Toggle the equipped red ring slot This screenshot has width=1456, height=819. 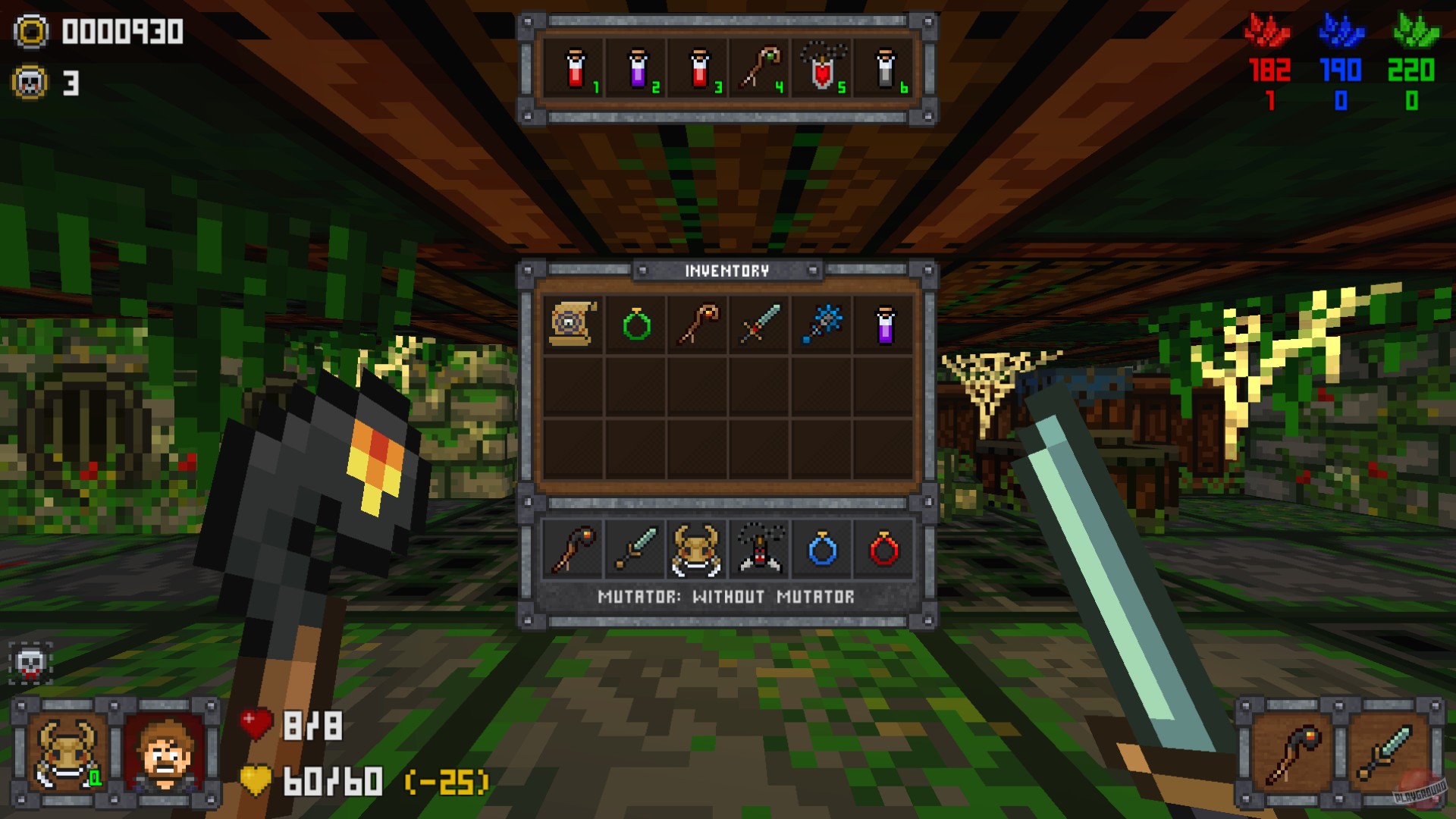tap(883, 550)
